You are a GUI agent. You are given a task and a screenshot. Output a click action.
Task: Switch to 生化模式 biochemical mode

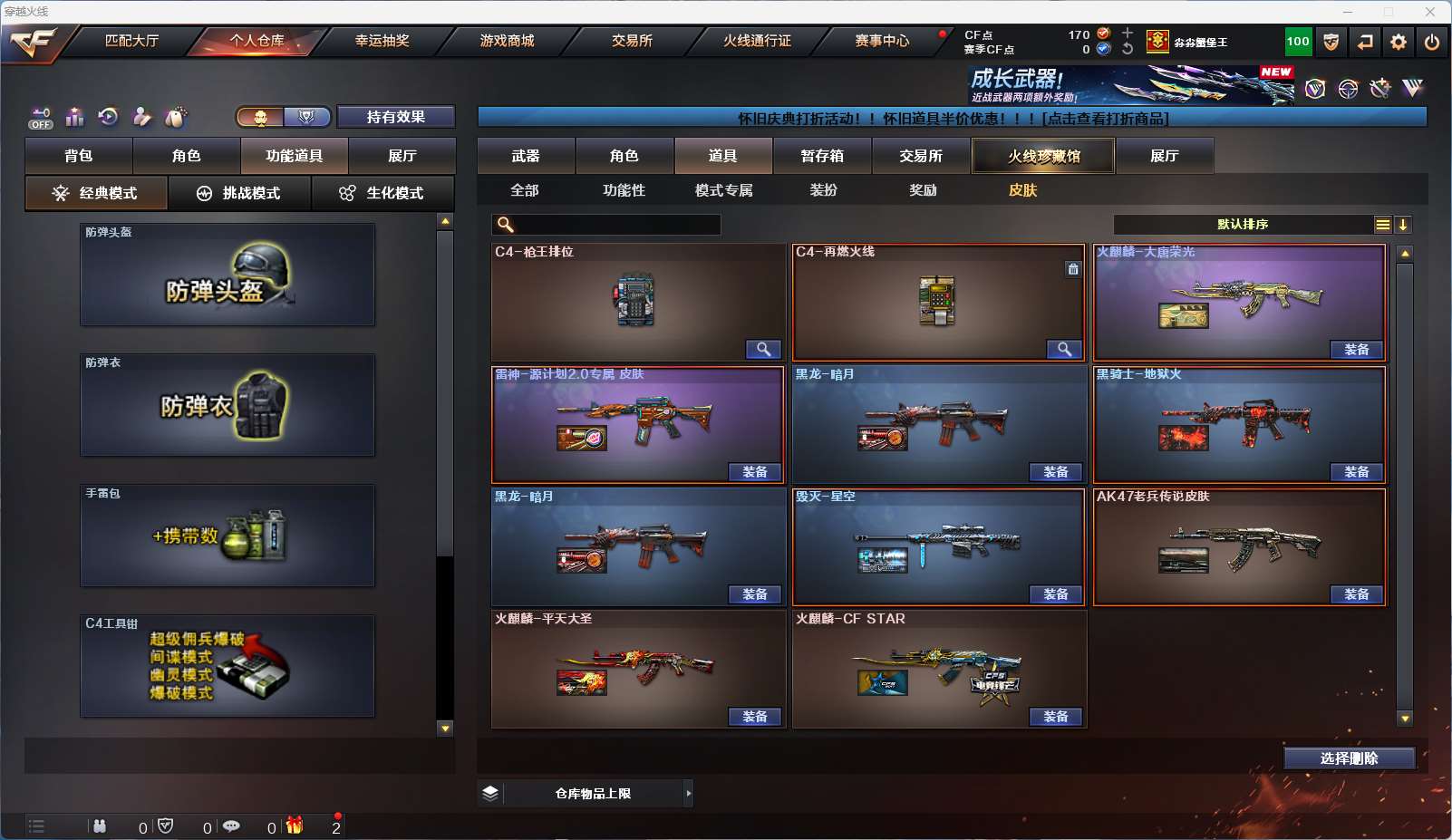click(383, 193)
